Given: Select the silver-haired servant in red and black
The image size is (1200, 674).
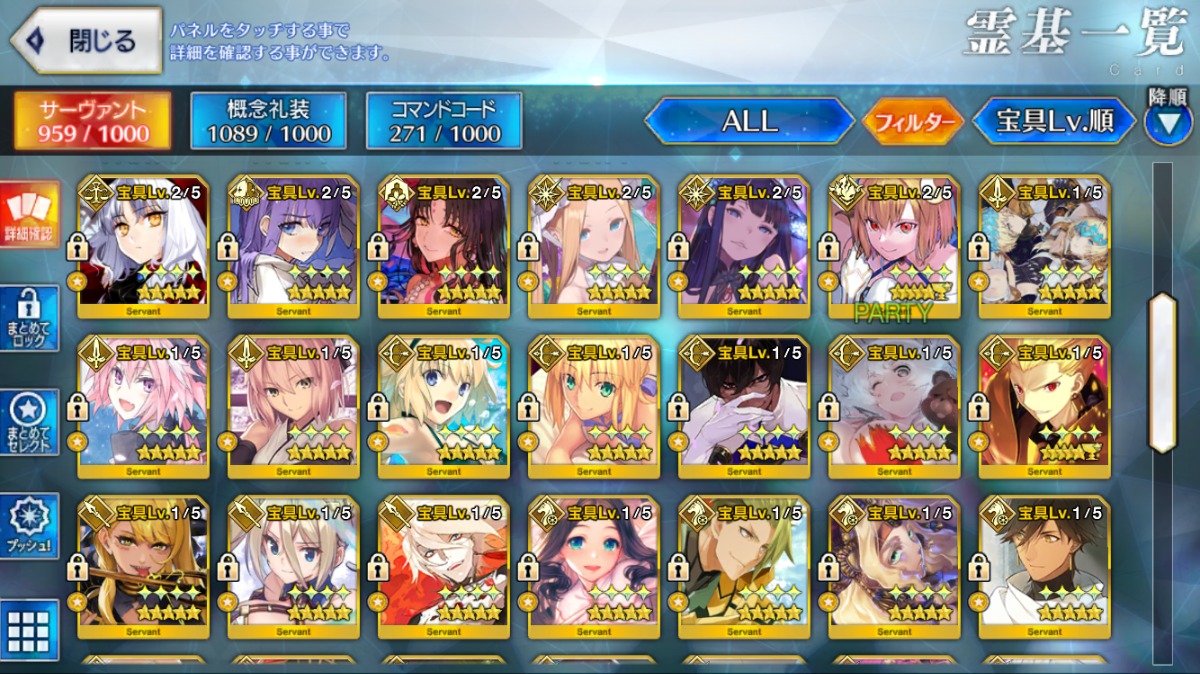Looking at the screenshot, I should [142, 246].
